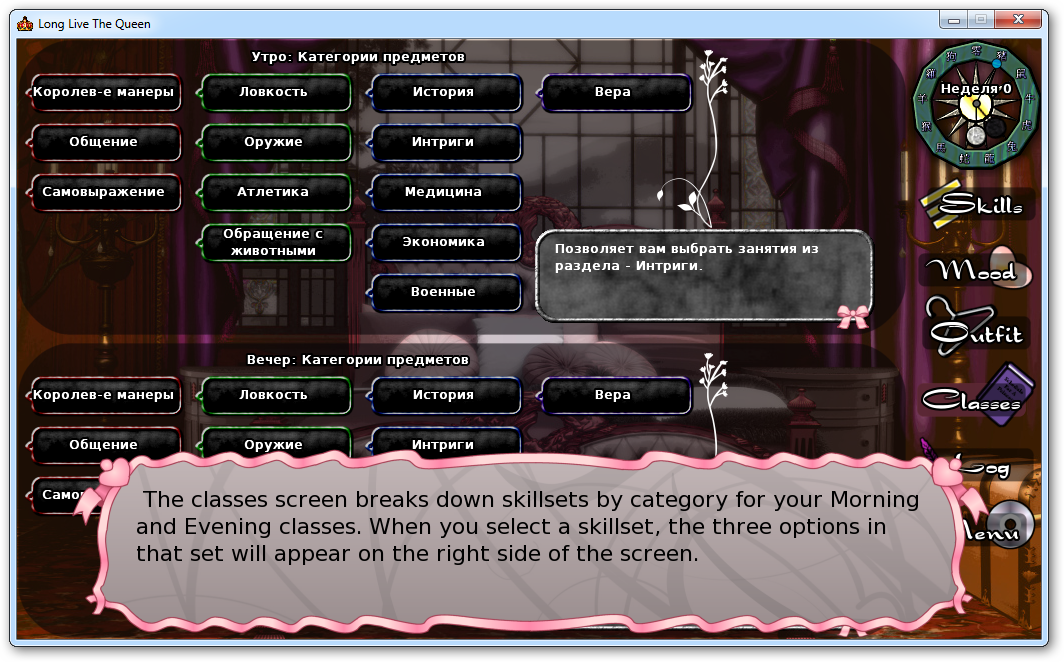
Task: Choose morning Общение category
Action: (x=104, y=142)
